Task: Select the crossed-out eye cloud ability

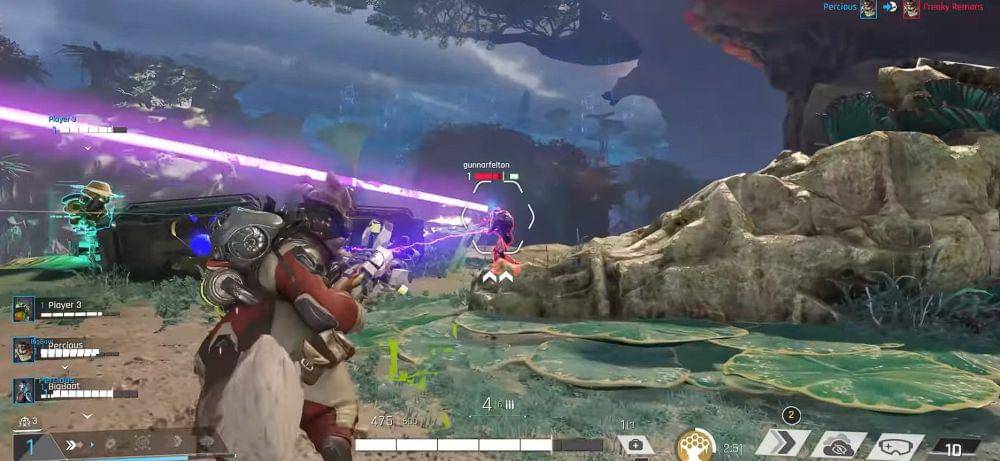Action: pyautogui.click(x=838, y=444)
